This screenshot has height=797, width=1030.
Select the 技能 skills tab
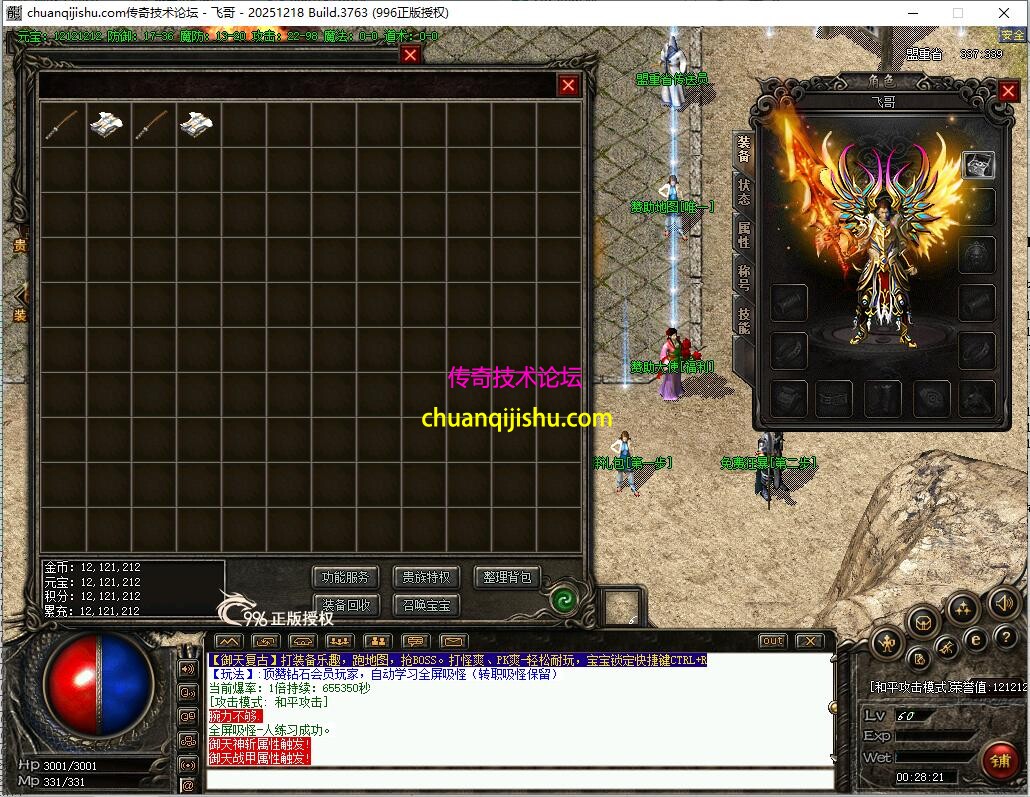(x=743, y=320)
